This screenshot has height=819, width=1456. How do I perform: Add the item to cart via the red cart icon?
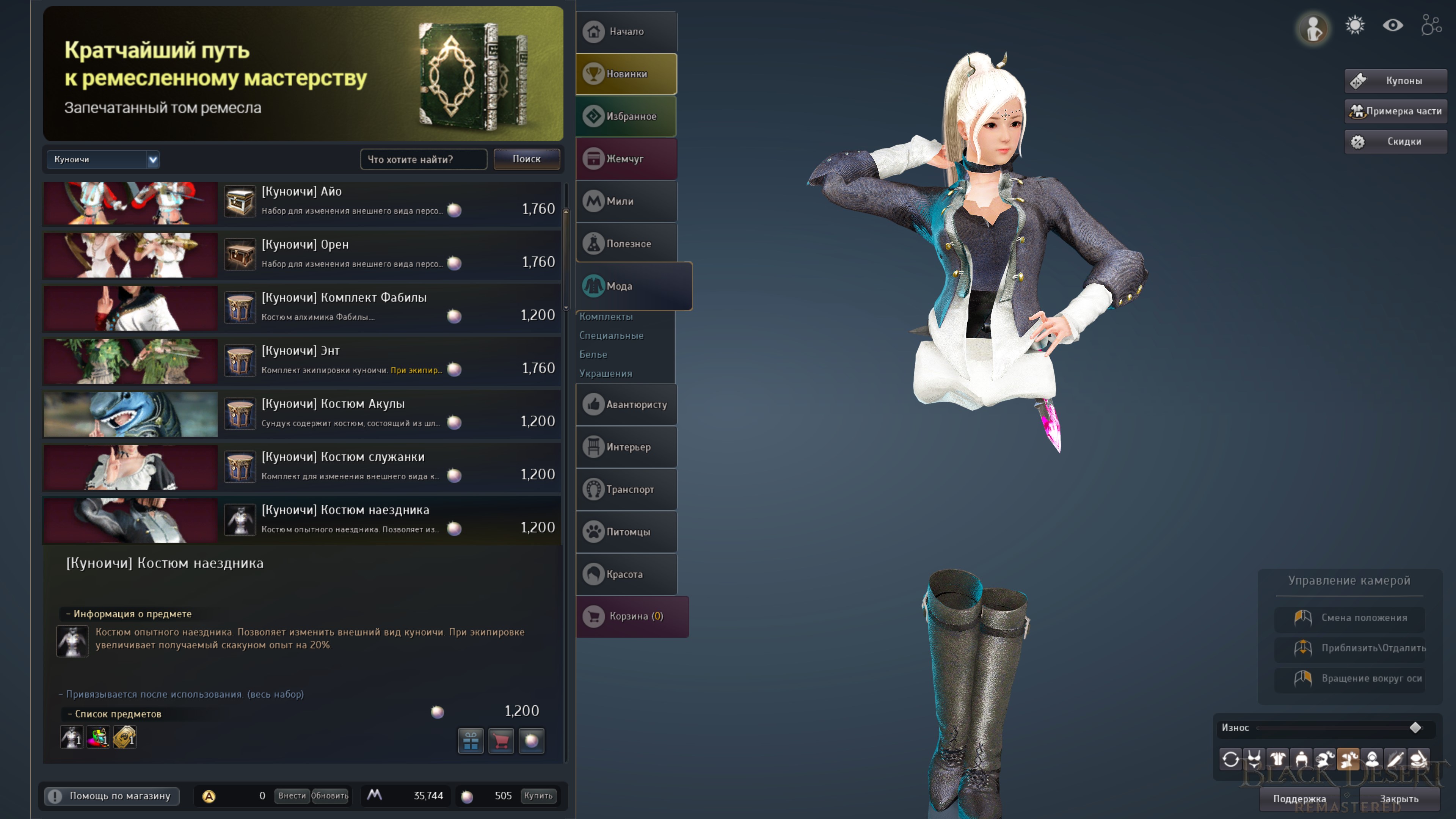(x=501, y=741)
